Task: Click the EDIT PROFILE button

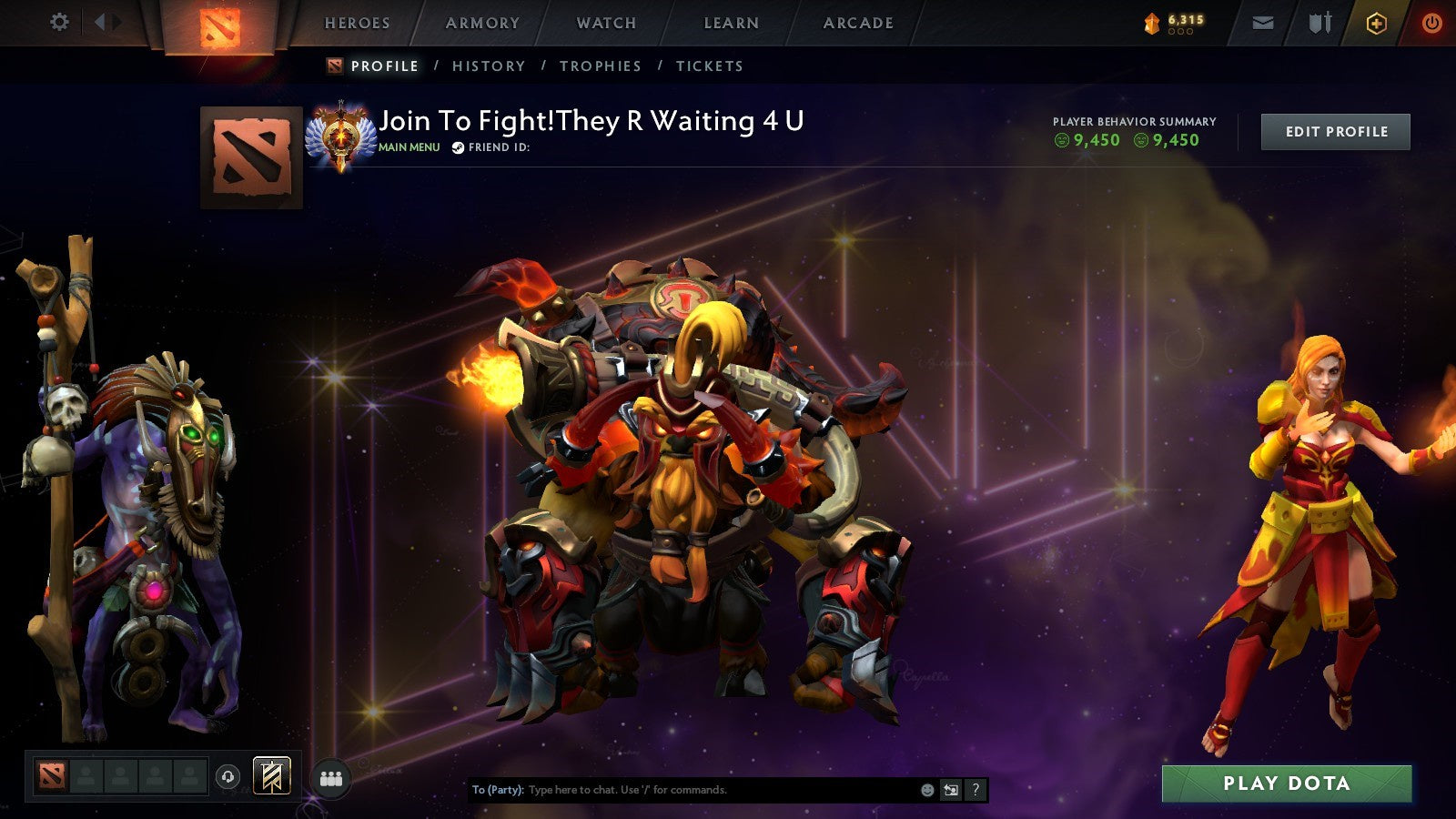Action: coord(1334,131)
